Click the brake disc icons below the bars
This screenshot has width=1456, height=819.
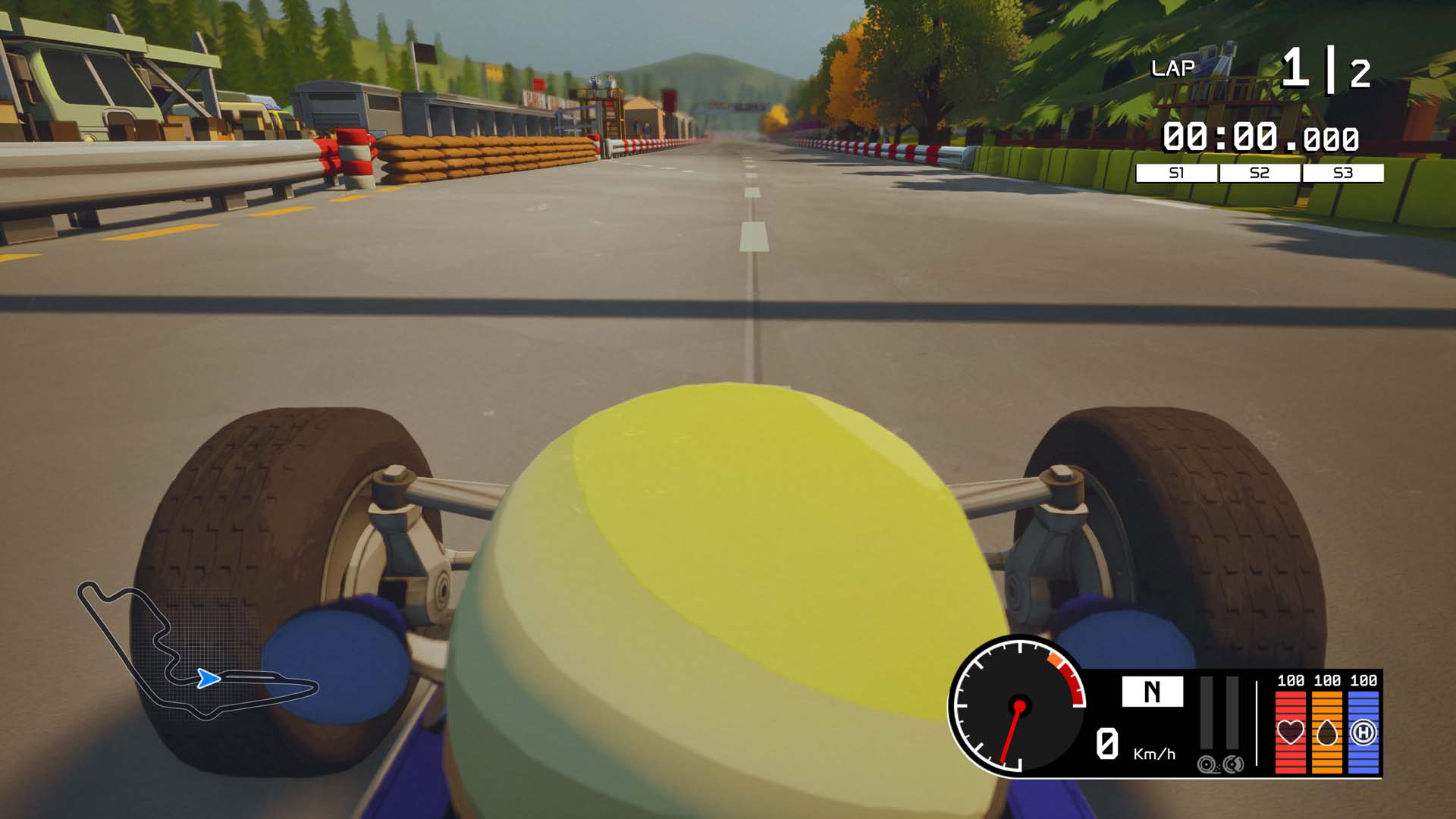point(1221,764)
